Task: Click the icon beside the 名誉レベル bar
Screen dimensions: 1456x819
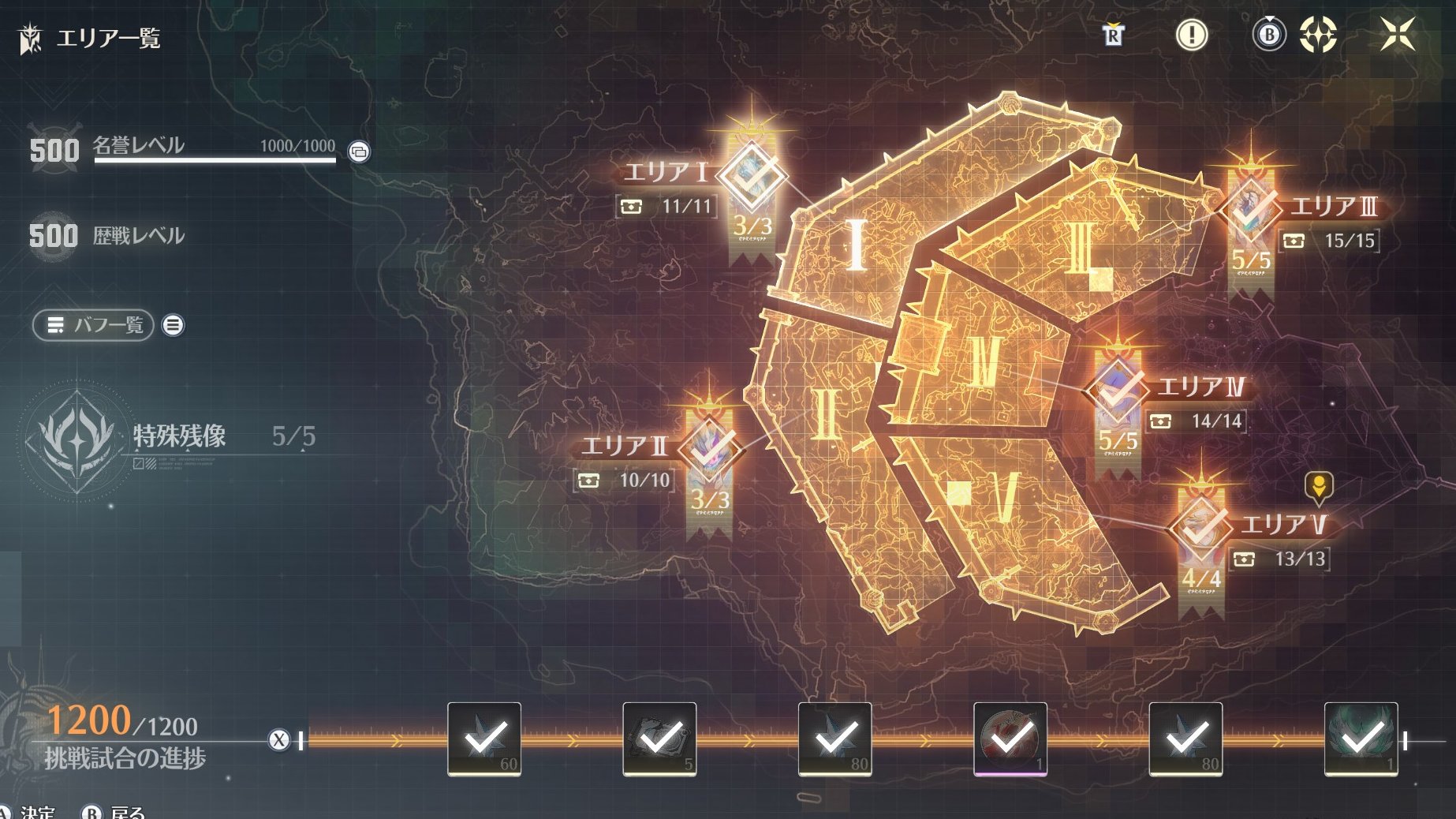Action: pos(359,151)
